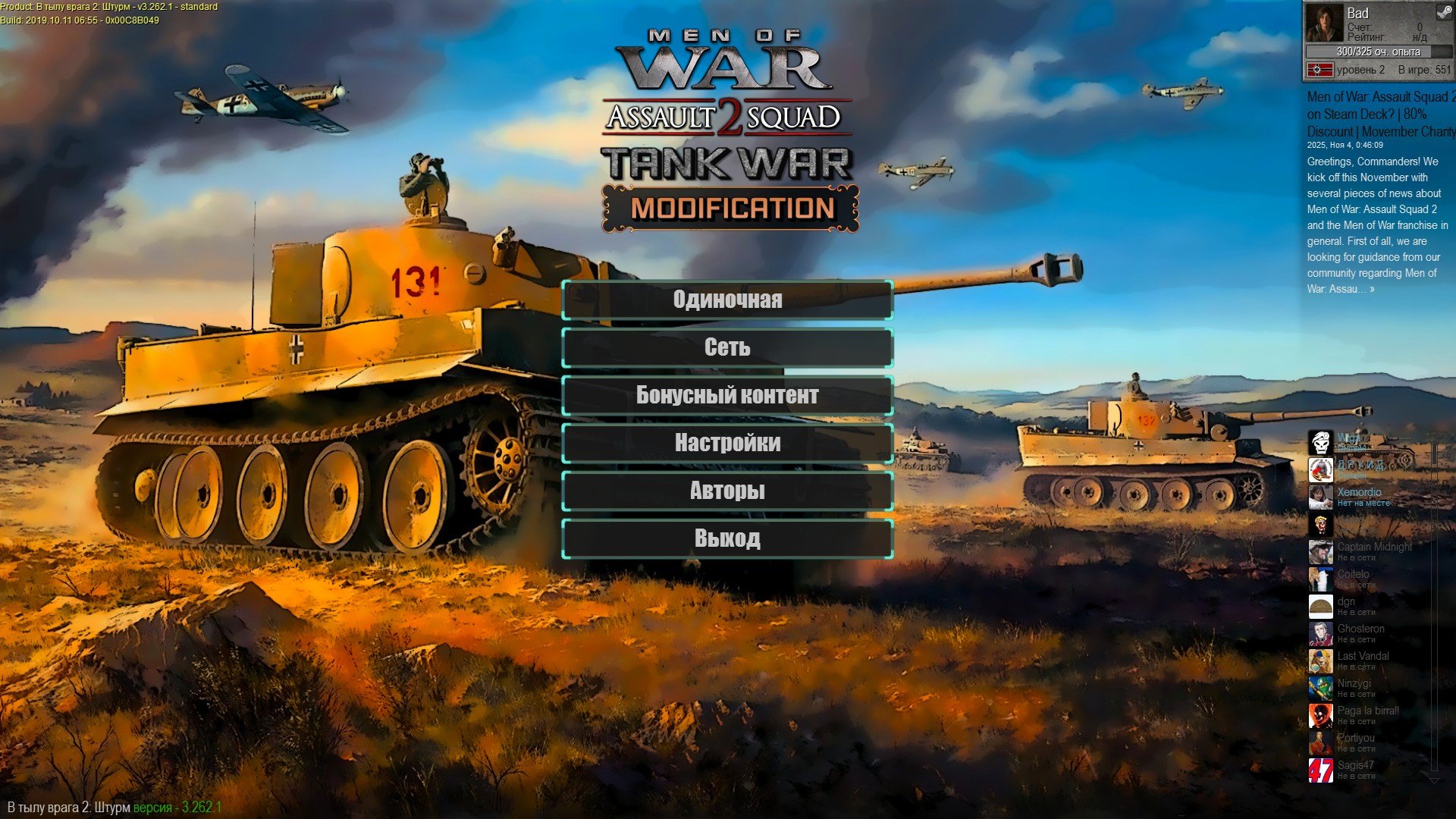Select the Сеть multiplayer option

[727, 348]
